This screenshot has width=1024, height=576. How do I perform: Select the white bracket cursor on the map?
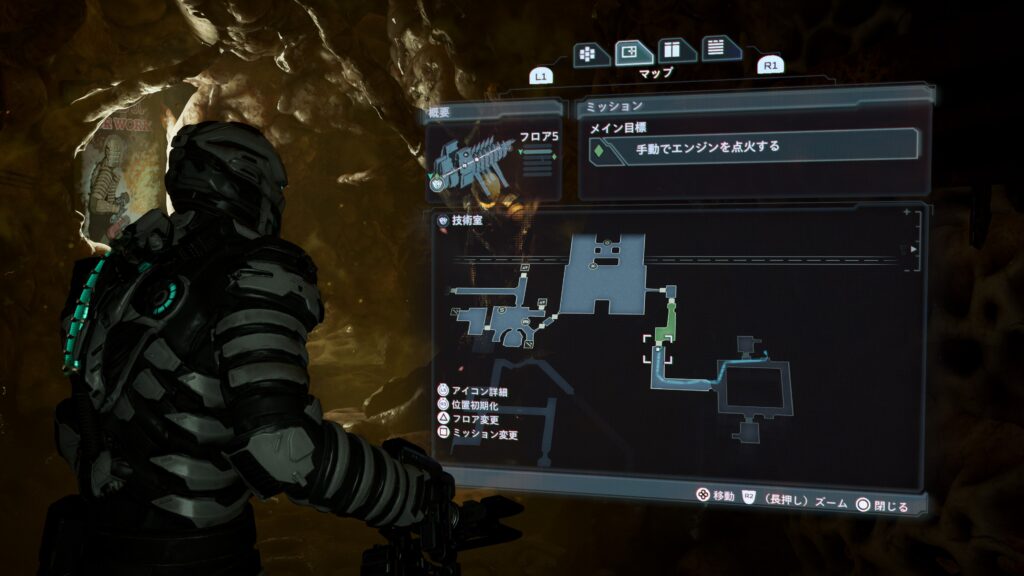[x=657, y=349]
